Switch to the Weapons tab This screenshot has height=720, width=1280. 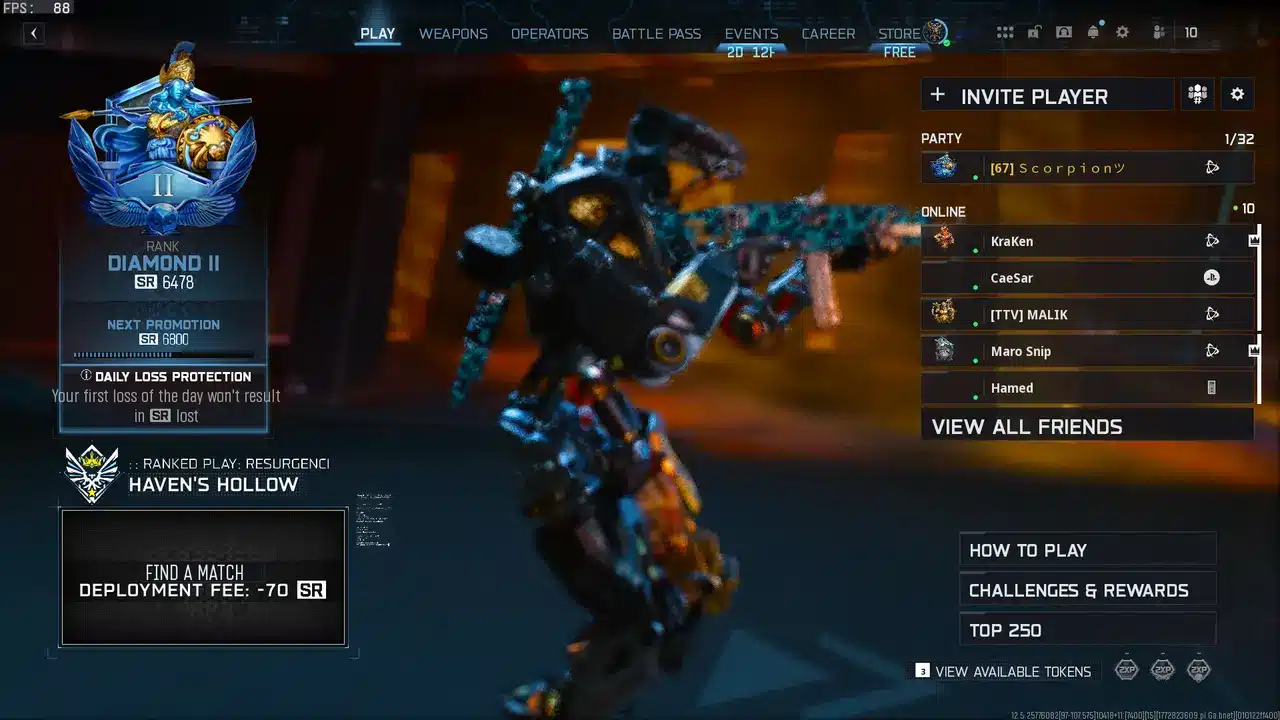453,34
